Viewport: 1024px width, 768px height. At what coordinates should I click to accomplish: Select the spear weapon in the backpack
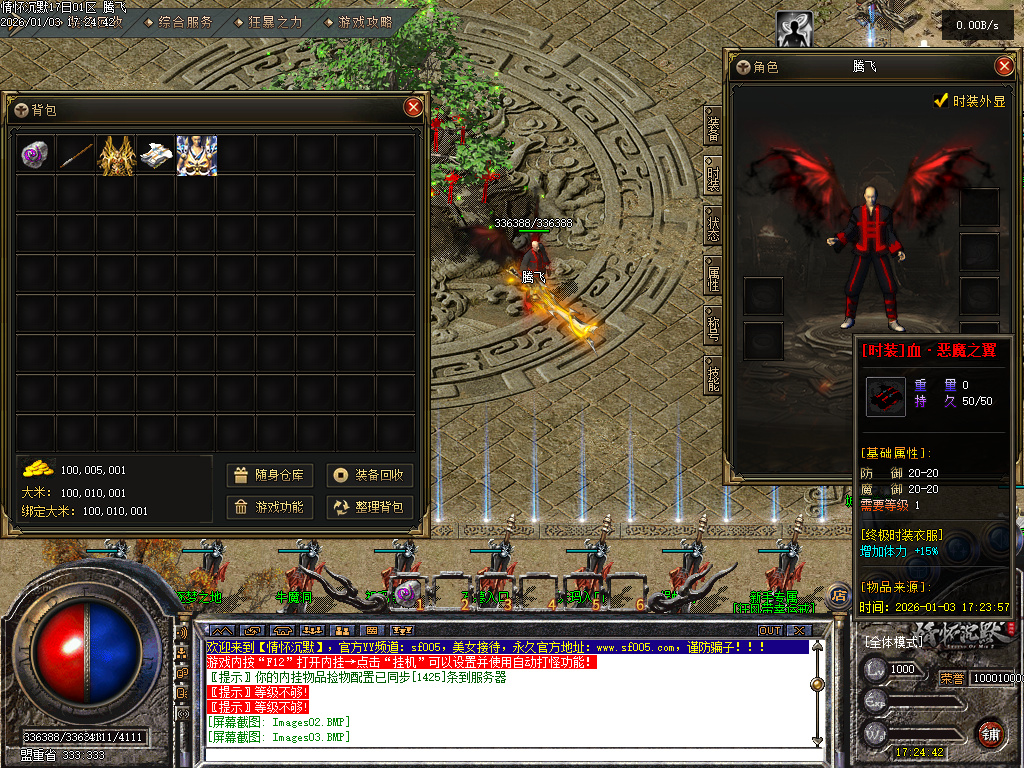(76, 155)
